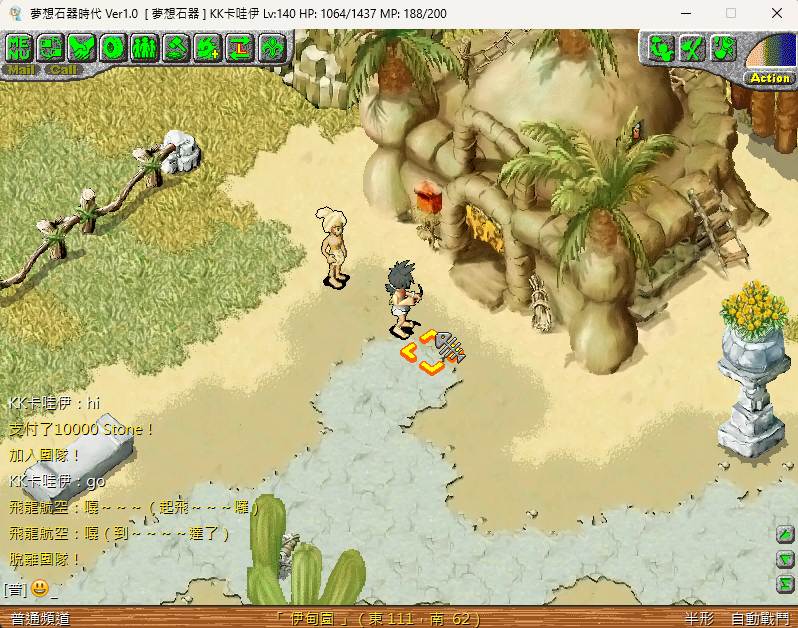Screen dimensions: 798x628
Task: Open the handshake trade icon
Action: pyautogui.click(x=83, y=46)
